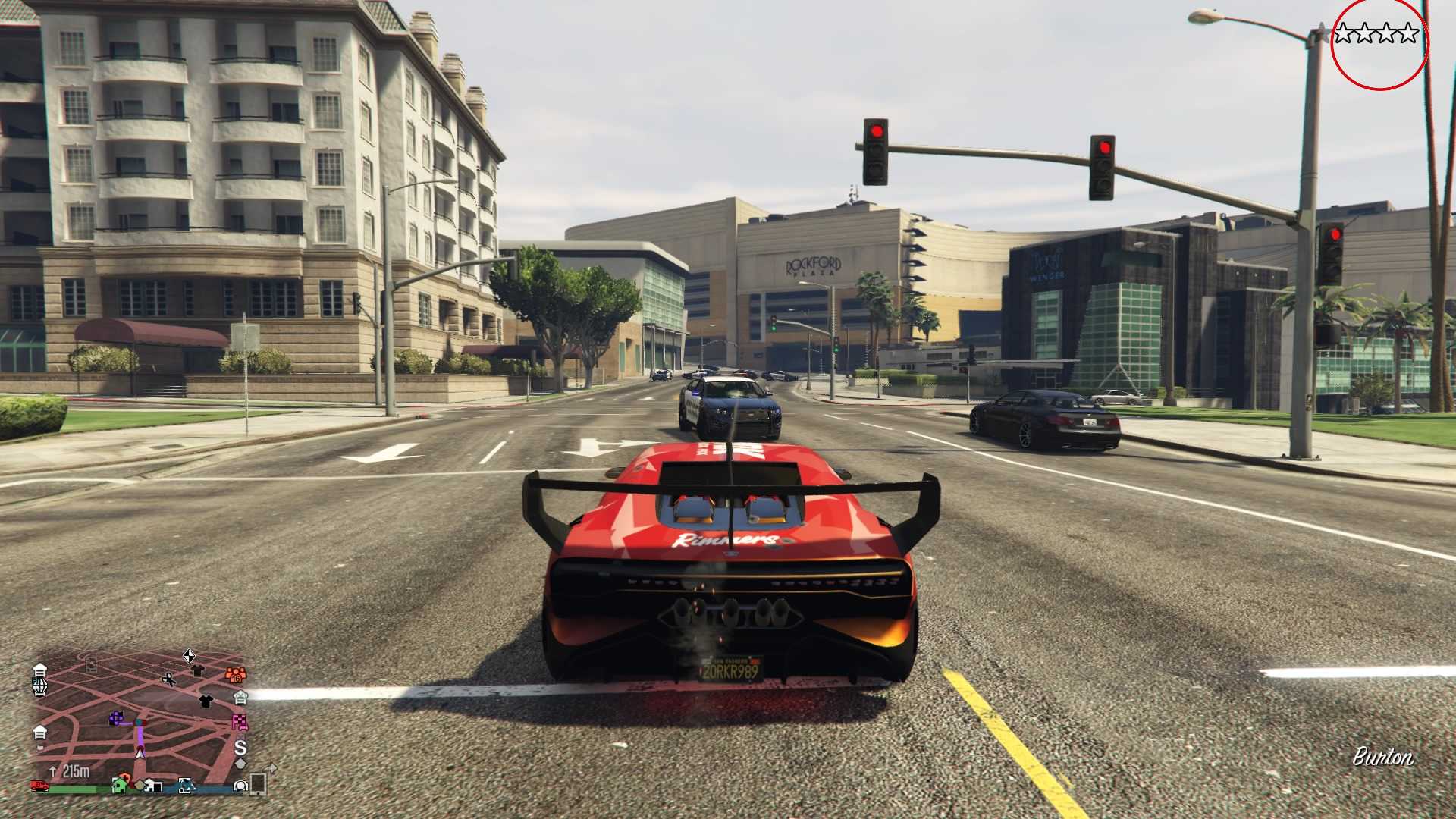Choose the pink checkered race flag marker
This screenshot has width=1456, height=819.
point(240,722)
